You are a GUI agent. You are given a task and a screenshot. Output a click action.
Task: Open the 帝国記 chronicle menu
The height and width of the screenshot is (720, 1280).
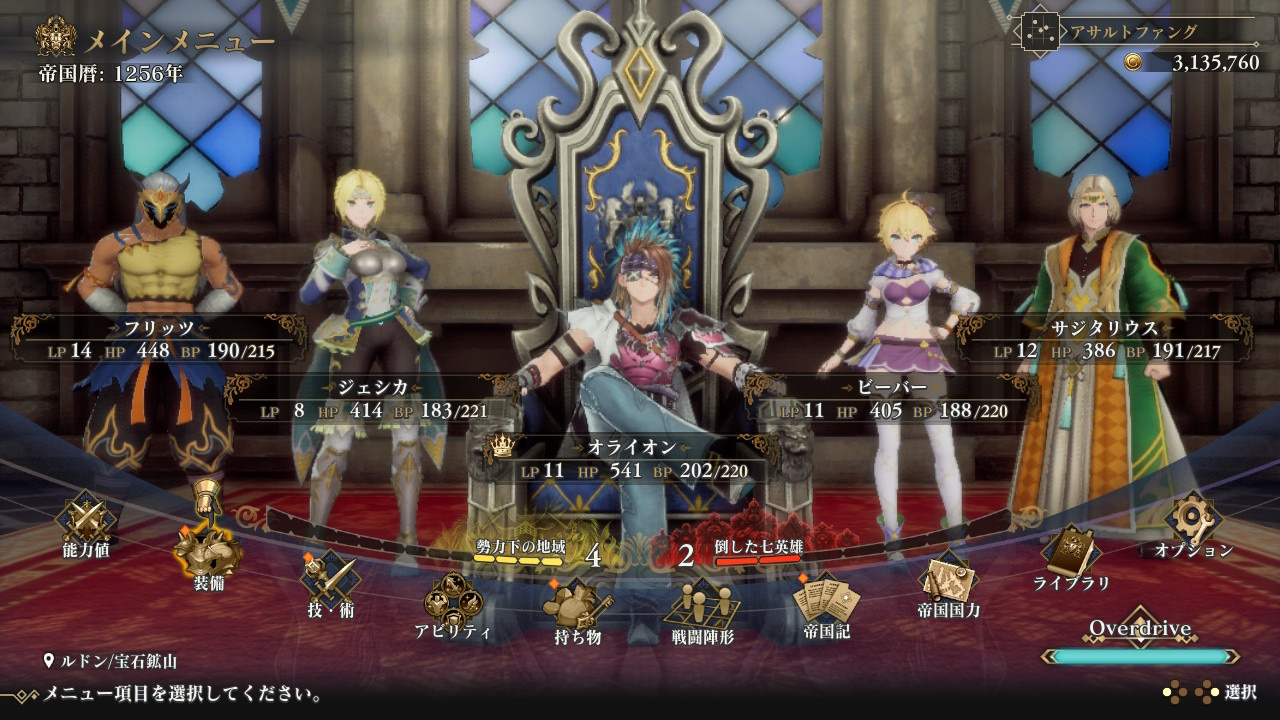click(x=826, y=604)
